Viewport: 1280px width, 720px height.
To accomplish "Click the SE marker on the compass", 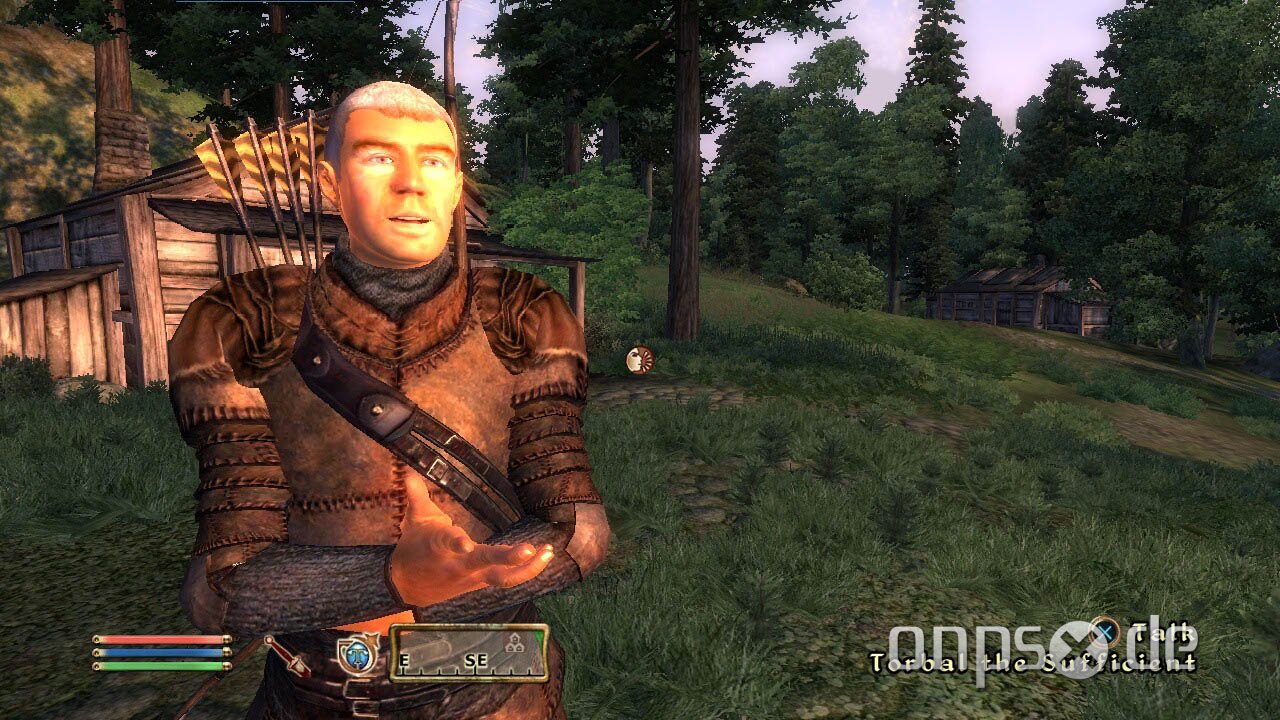I will coord(475,661).
